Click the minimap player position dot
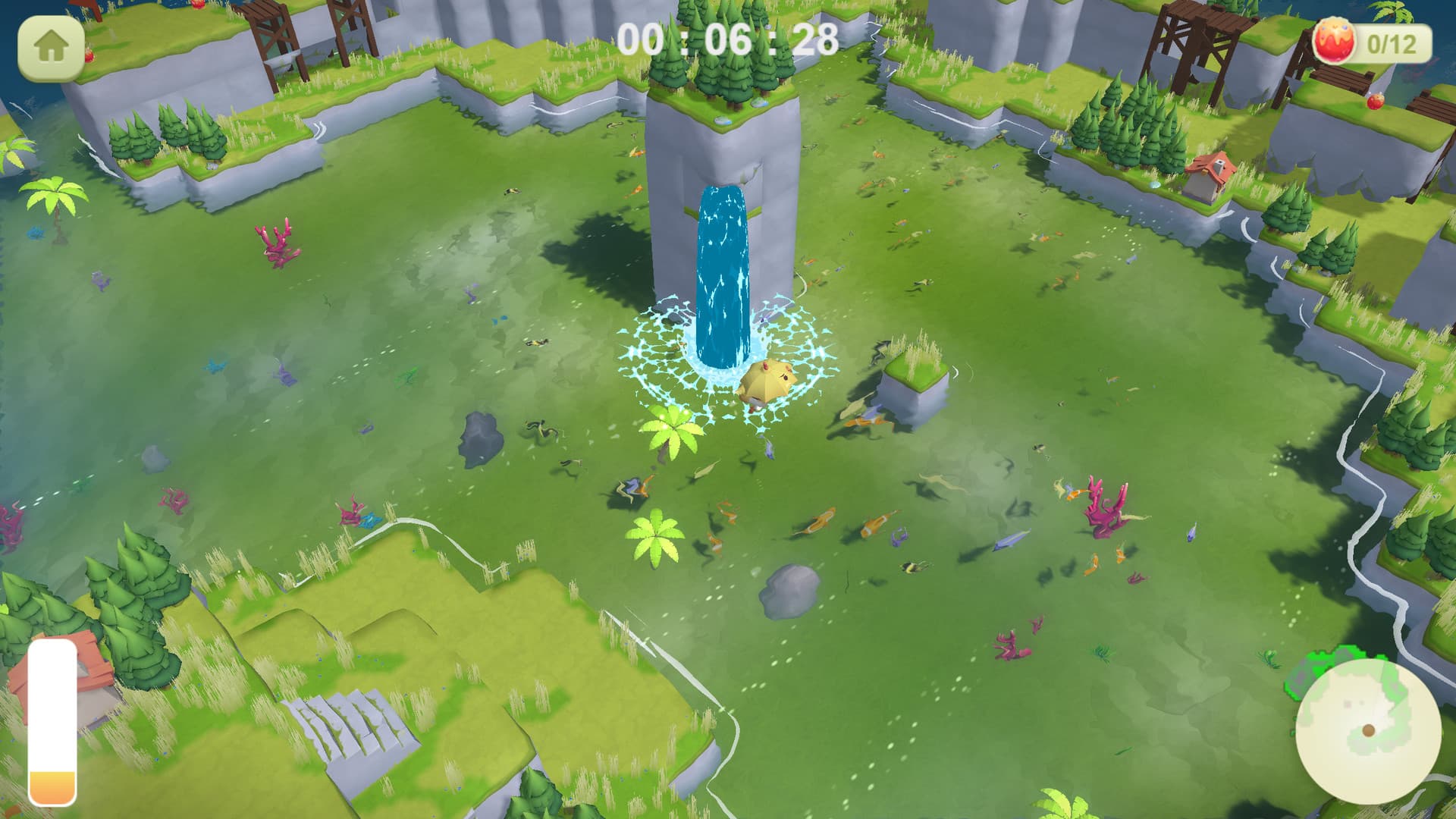The height and width of the screenshot is (819, 1456). click(x=1369, y=730)
